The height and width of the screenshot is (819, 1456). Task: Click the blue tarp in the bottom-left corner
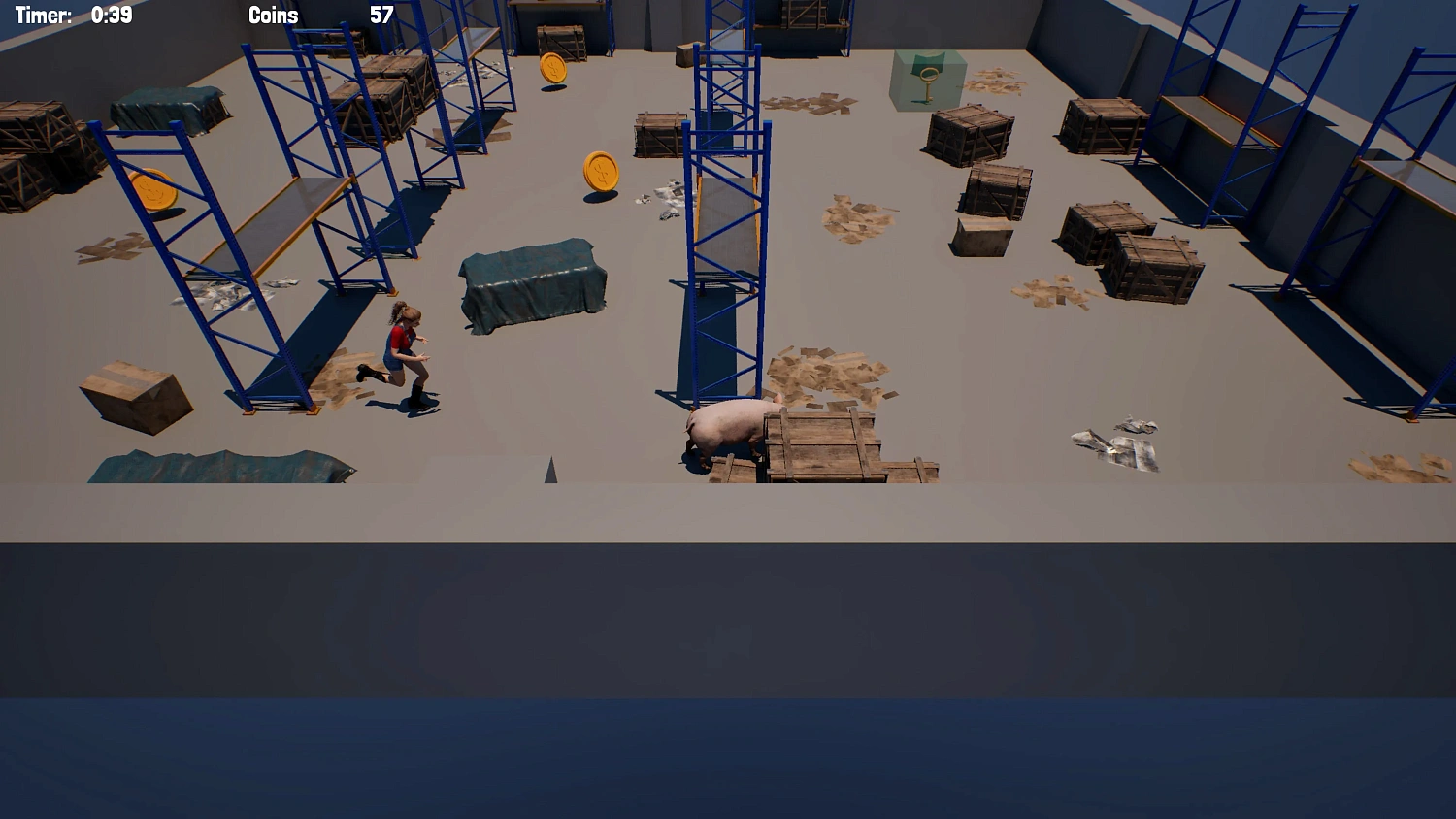pos(214,466)
